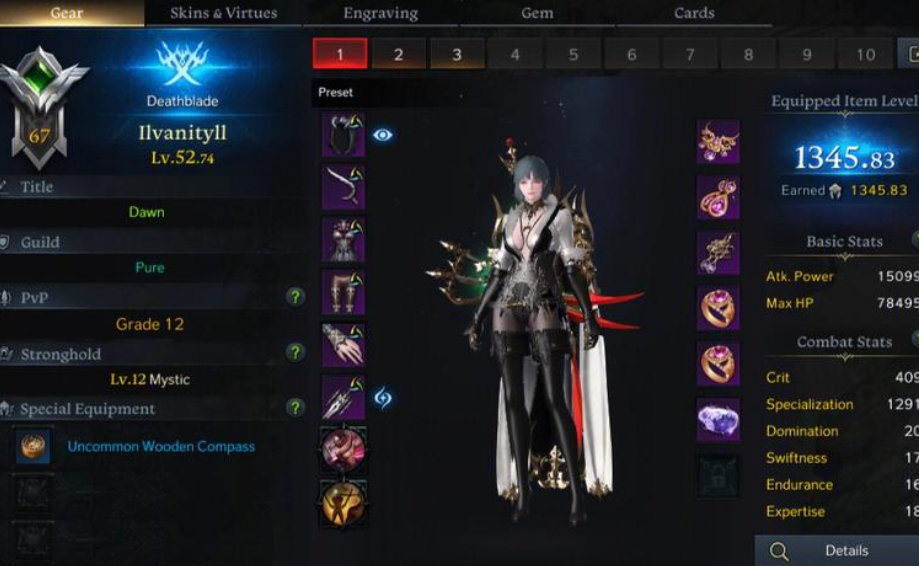919x566 pixels.
Task: Select the leg armor pants slot
Action: [343, 292]
